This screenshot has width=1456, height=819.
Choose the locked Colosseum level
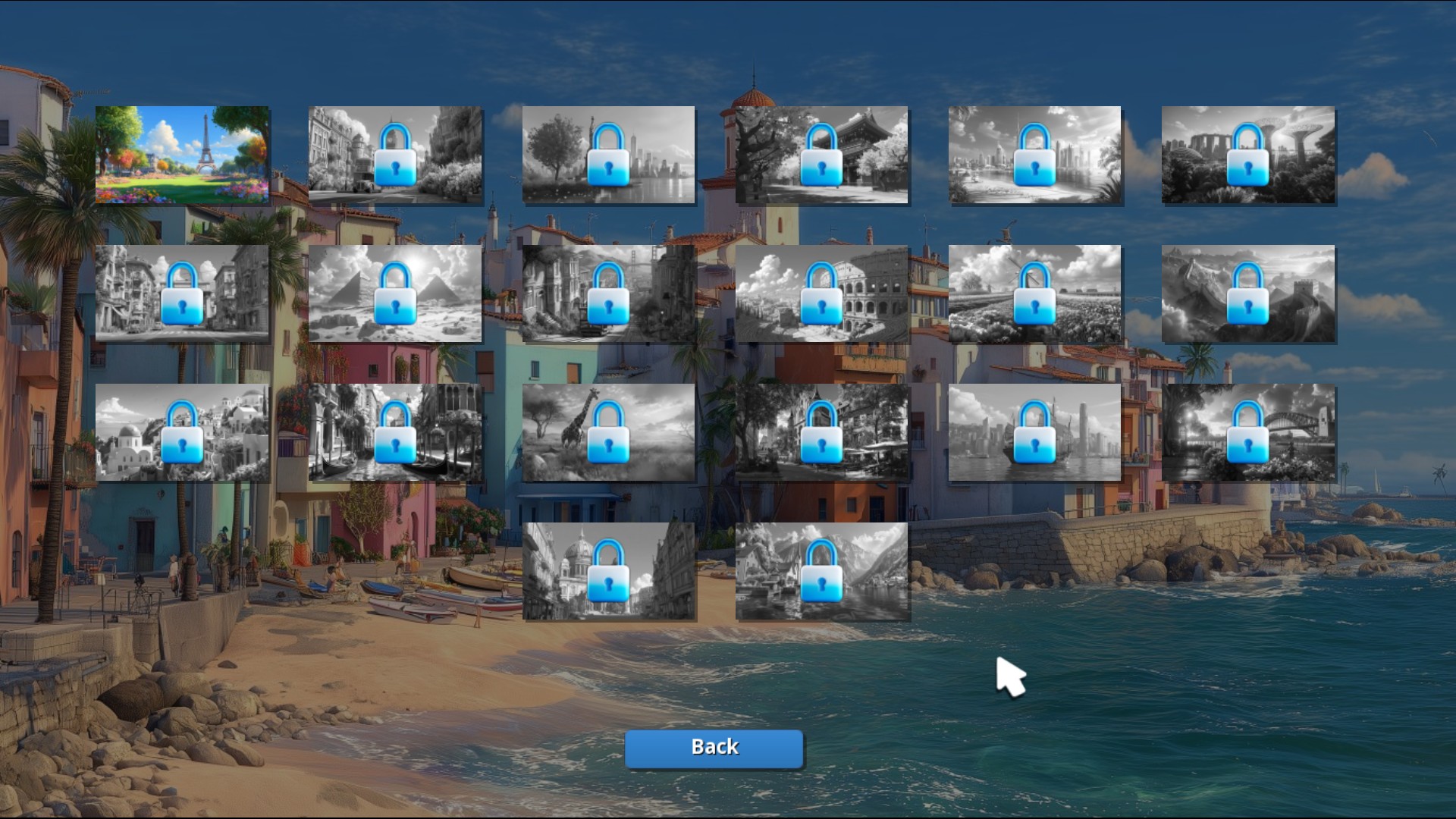click(822, 293)
